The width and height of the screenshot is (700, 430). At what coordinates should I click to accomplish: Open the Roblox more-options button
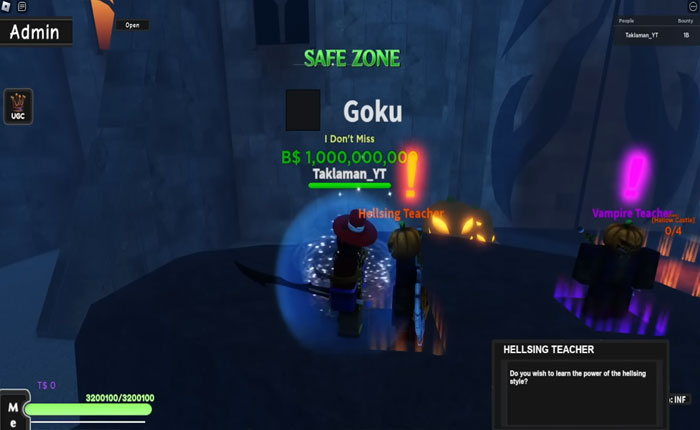click(691, 7)
